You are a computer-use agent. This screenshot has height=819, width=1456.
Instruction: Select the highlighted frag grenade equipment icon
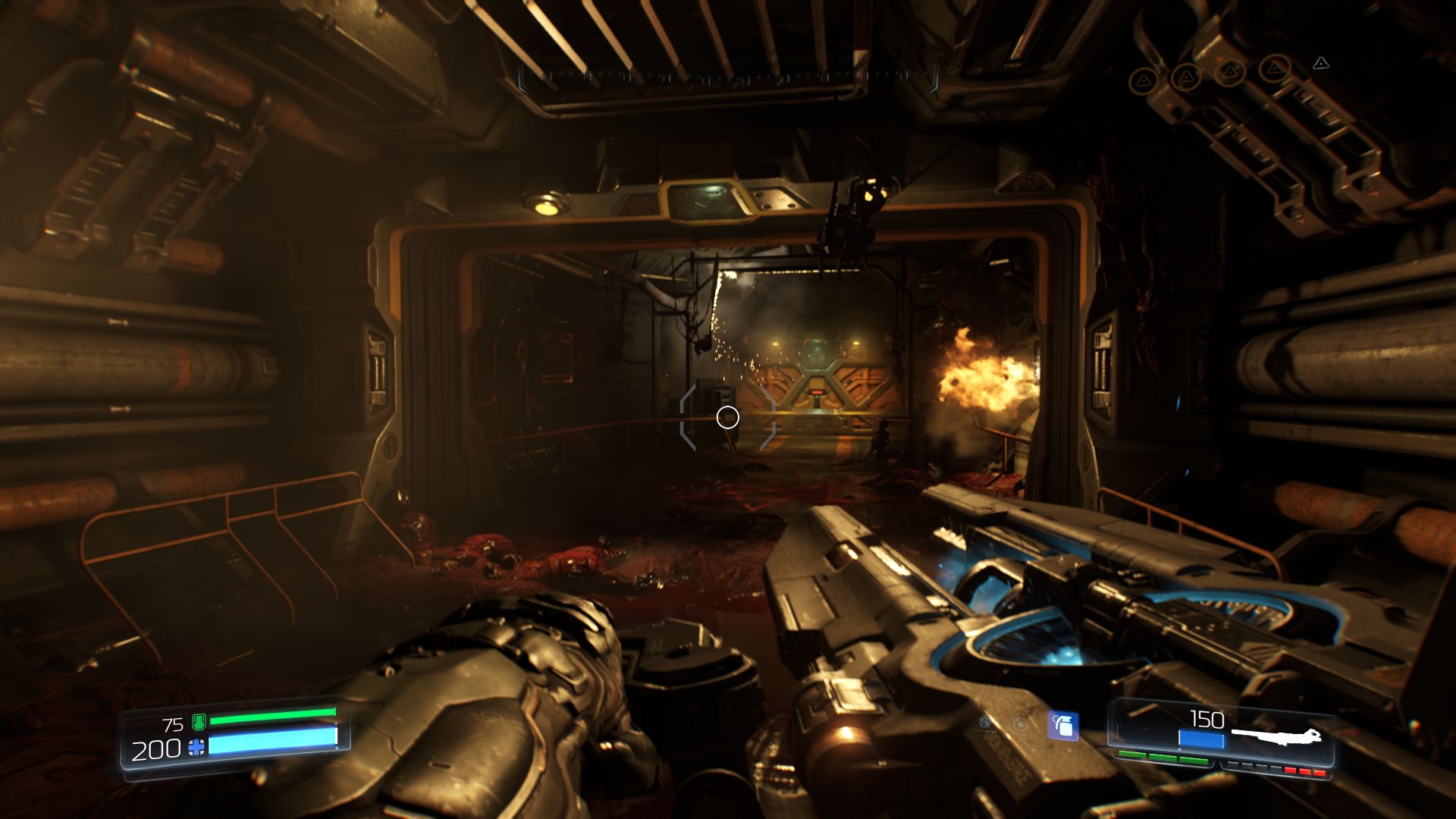click(x=1063, y=726)
